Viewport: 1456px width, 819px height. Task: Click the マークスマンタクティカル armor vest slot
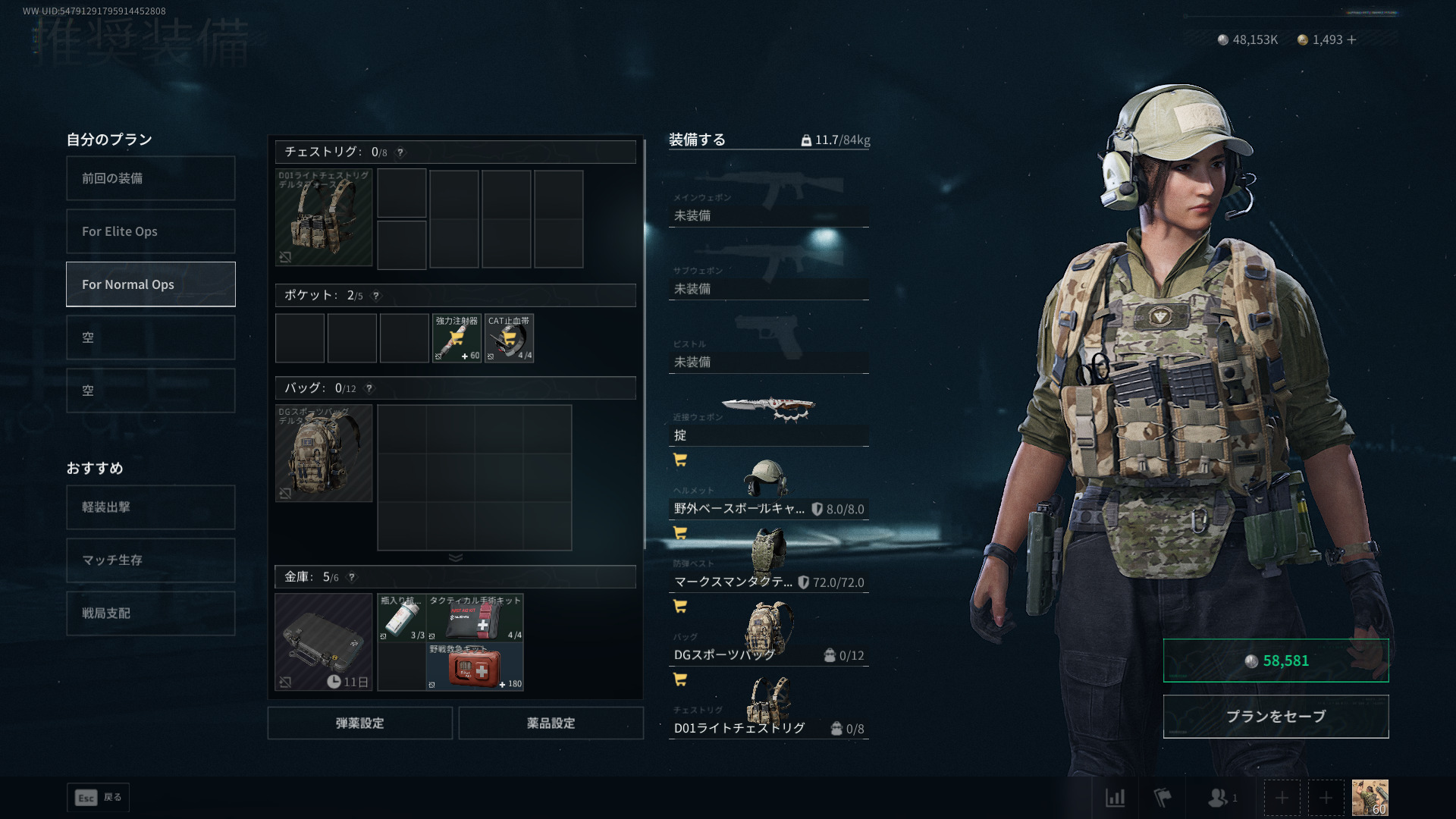(x=768, y=565)
